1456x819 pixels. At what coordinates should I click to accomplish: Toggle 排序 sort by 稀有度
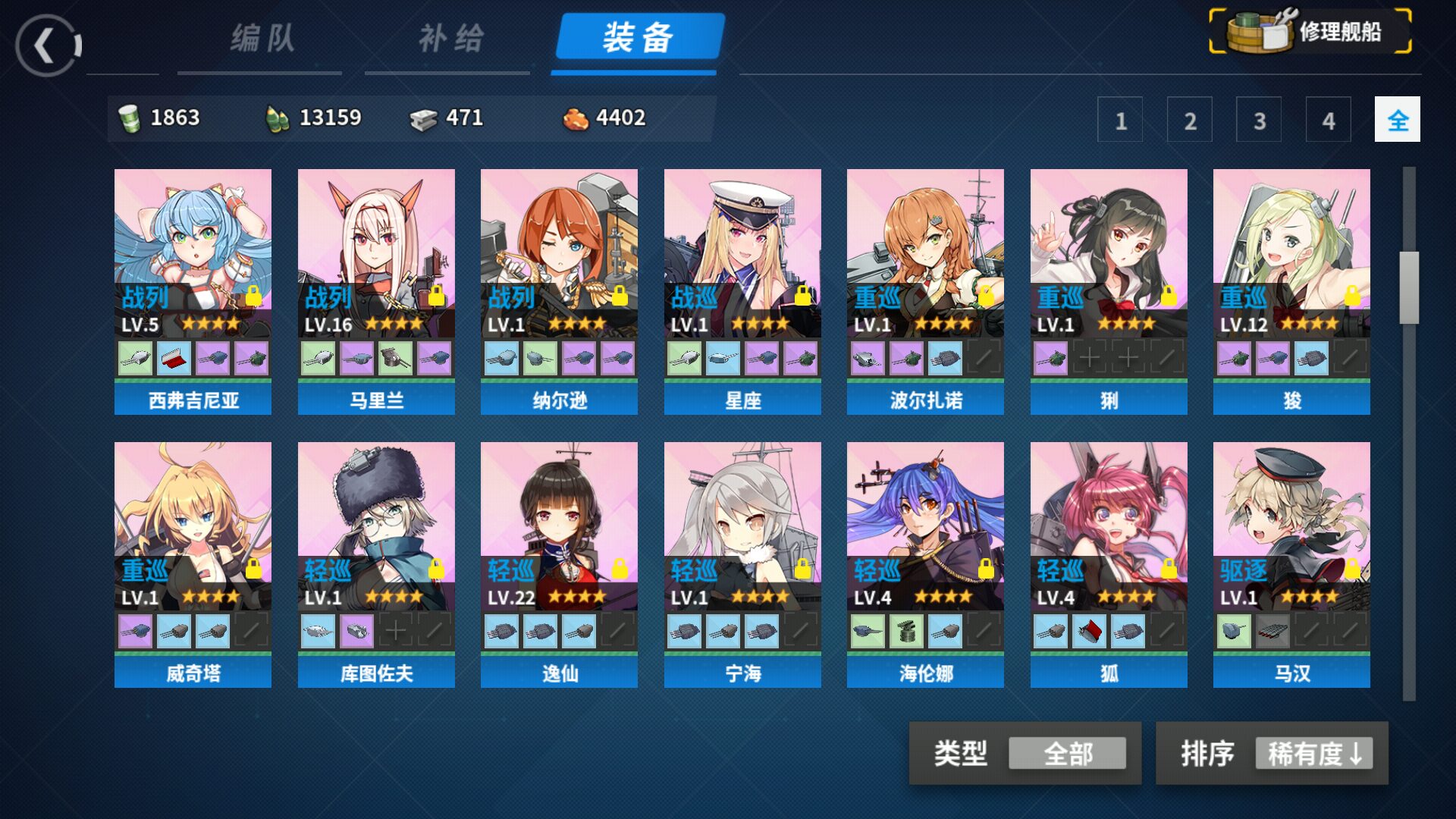tap(1313, 753)
